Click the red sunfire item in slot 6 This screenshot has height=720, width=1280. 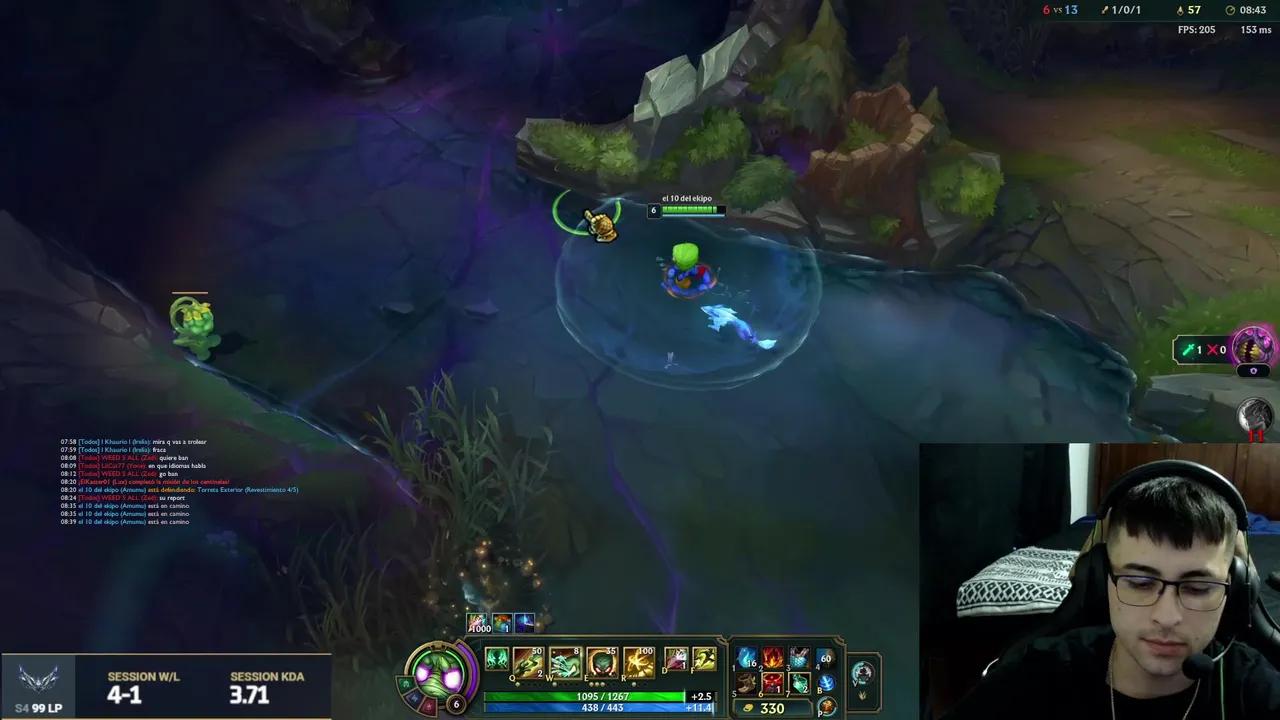click(773, 683)
